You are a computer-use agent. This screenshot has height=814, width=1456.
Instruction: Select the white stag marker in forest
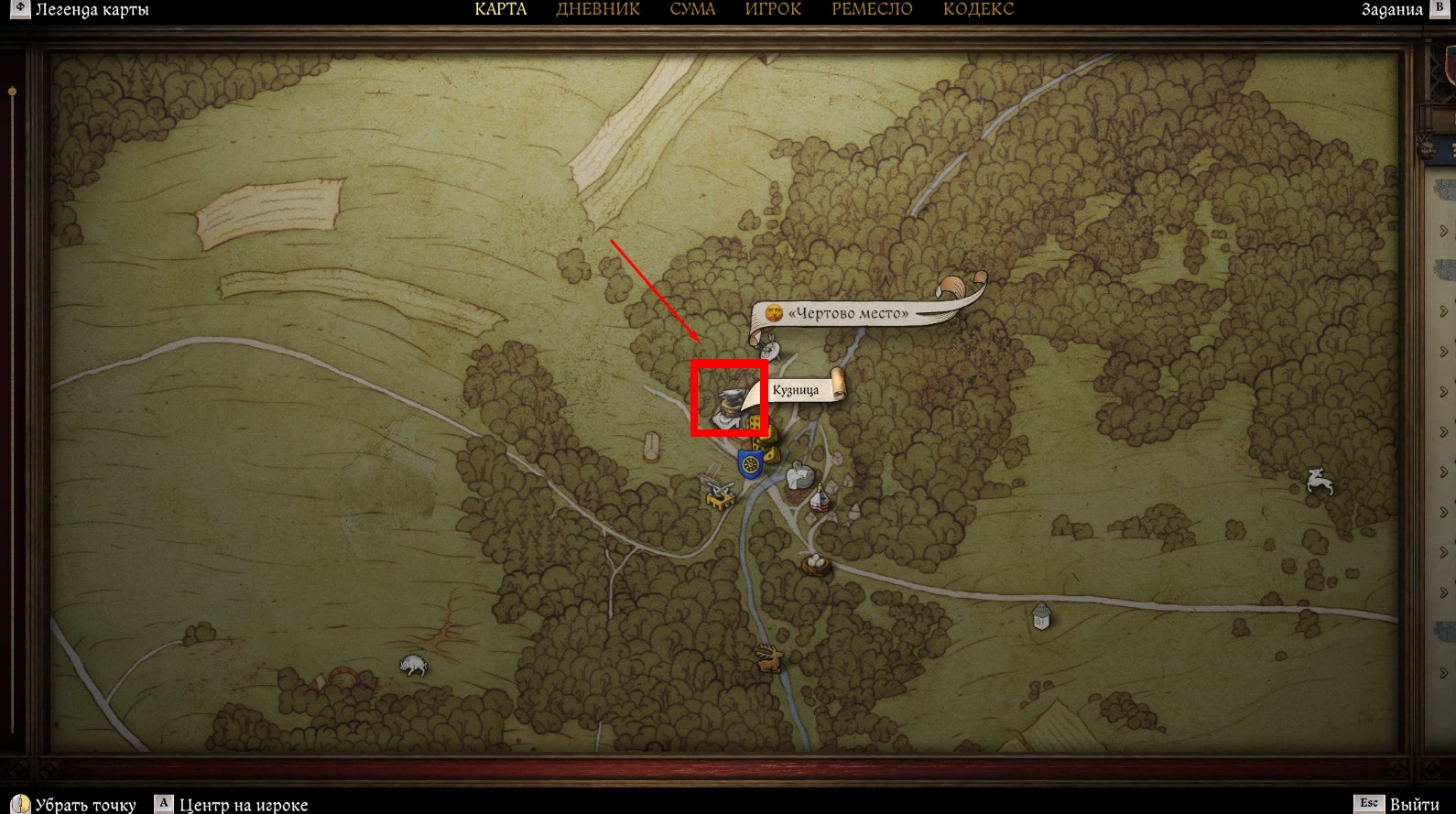1319,480
